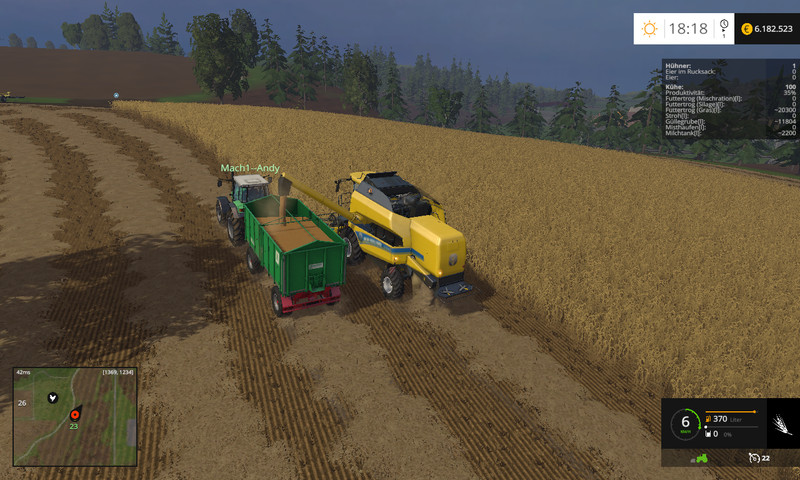Click the euro coin money icon
The width and height of the screenshot is (800, 480).
tap(746, 29)
